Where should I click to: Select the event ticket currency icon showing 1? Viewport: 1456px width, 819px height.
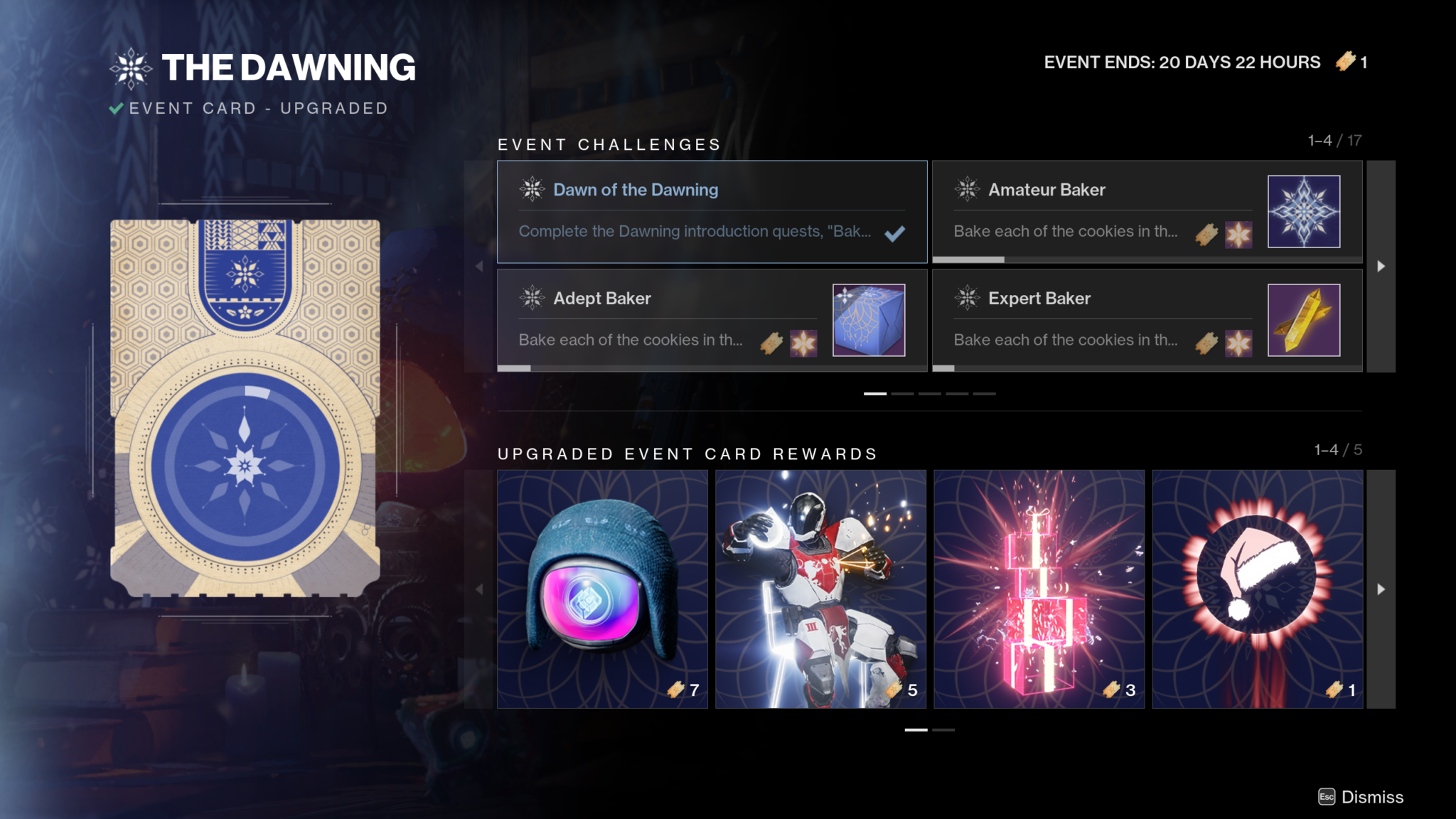point(1344,63)
